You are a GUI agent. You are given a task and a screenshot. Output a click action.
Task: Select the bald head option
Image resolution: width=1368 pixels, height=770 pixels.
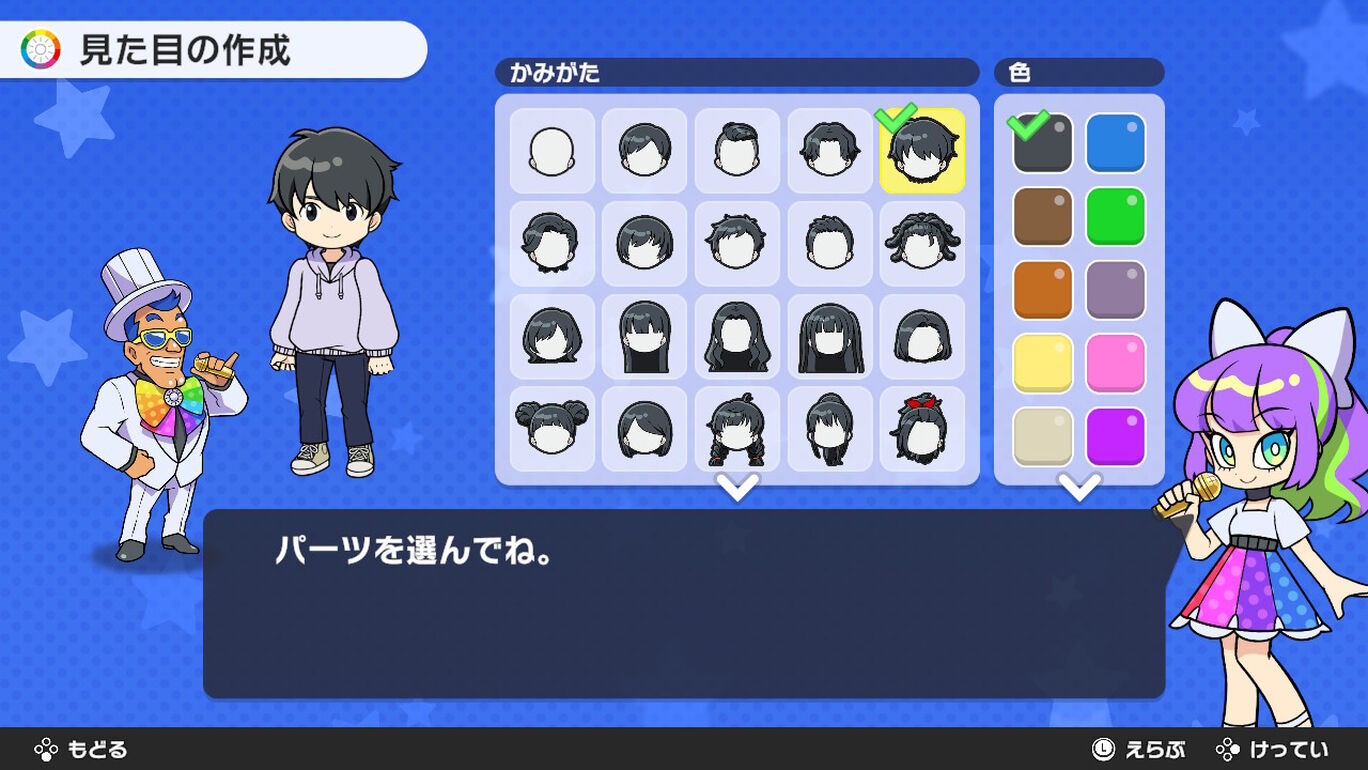click(x=551, y=150)
